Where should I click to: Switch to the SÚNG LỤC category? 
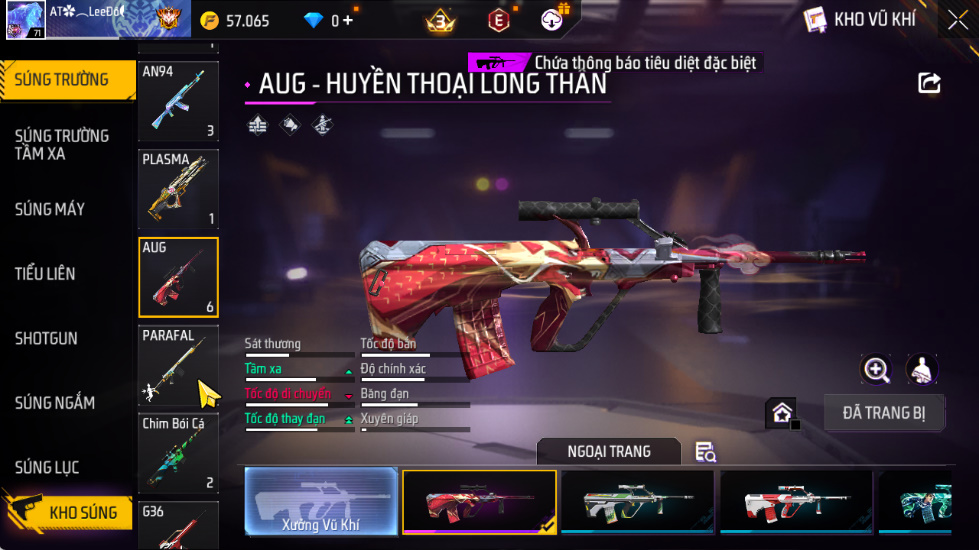[x=47, y=467]
